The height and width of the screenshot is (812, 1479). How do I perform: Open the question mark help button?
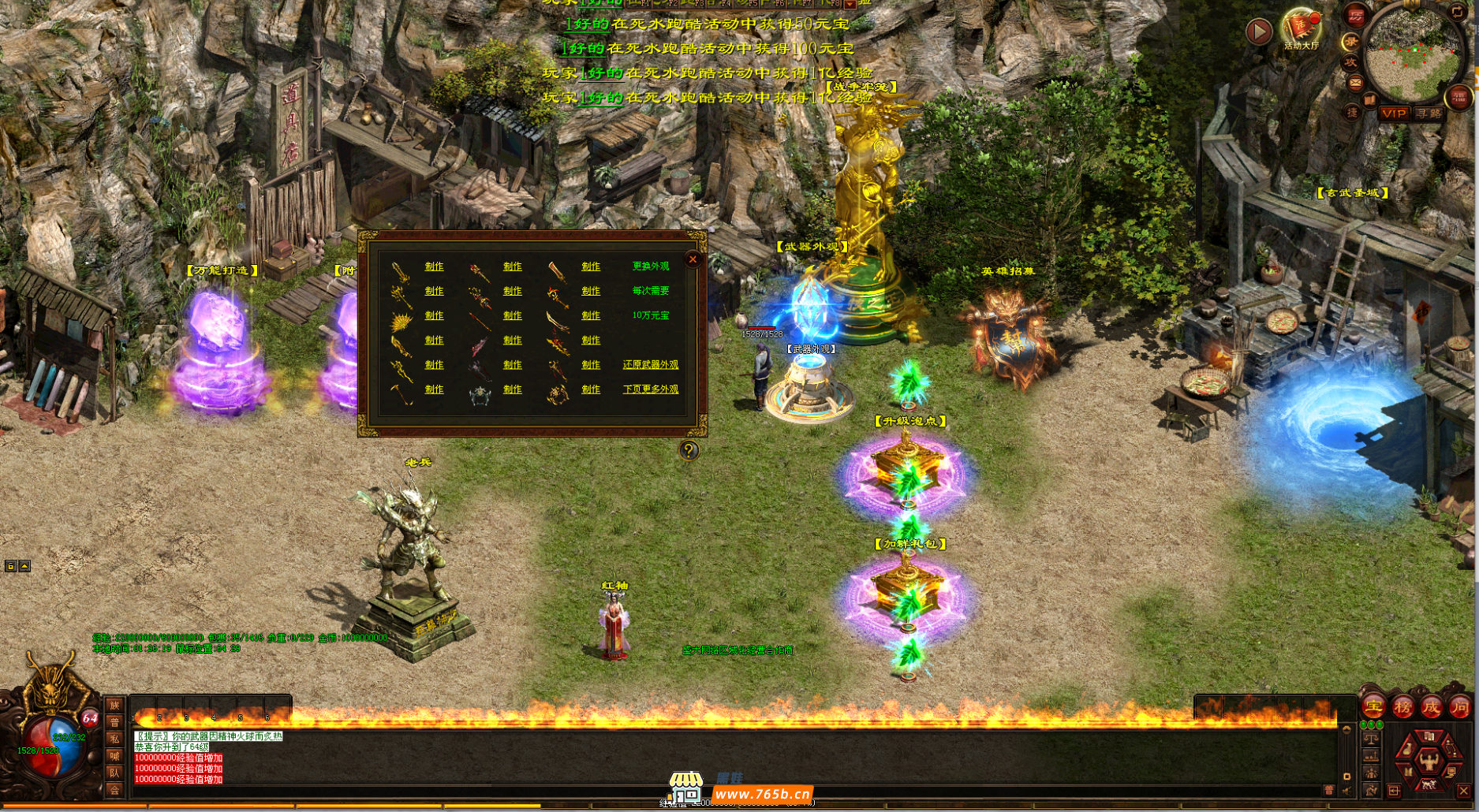point(689,450)
